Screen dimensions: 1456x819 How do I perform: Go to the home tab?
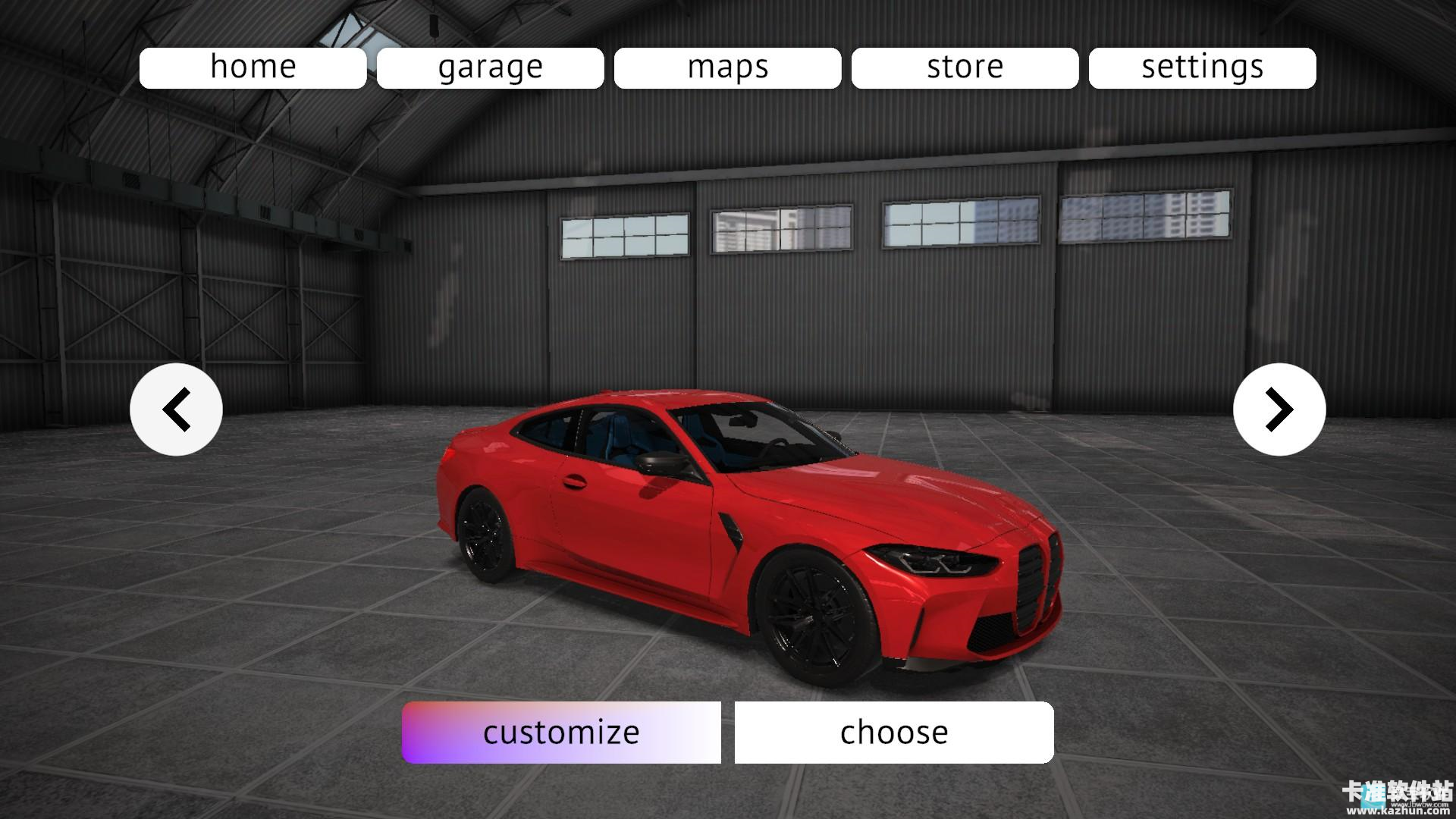pos(253,67)
